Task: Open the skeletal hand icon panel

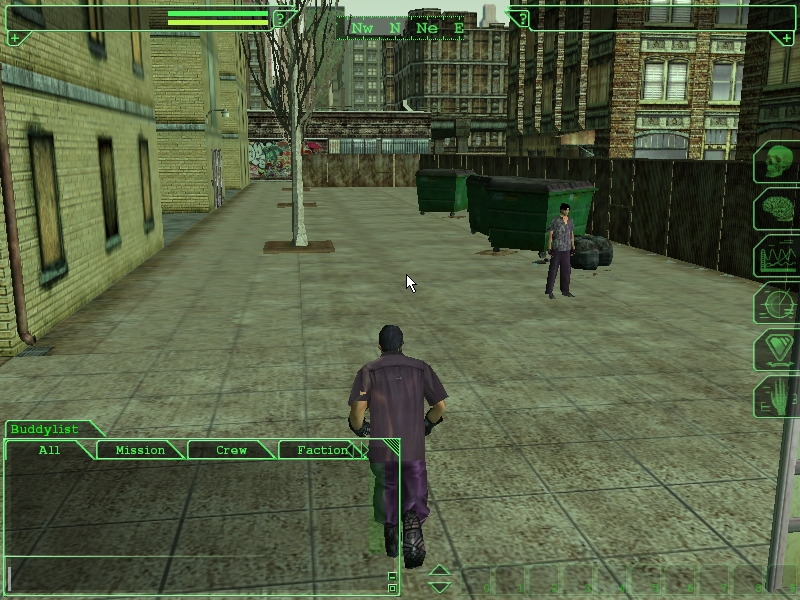Action: pos(776,397)
